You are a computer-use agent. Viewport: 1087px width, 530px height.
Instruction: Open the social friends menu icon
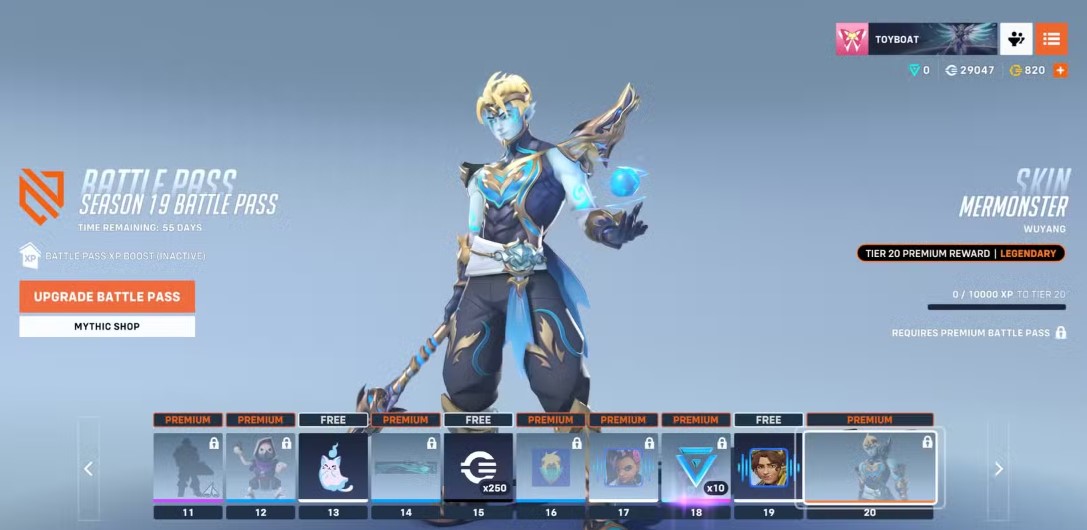coord(1016,39)
